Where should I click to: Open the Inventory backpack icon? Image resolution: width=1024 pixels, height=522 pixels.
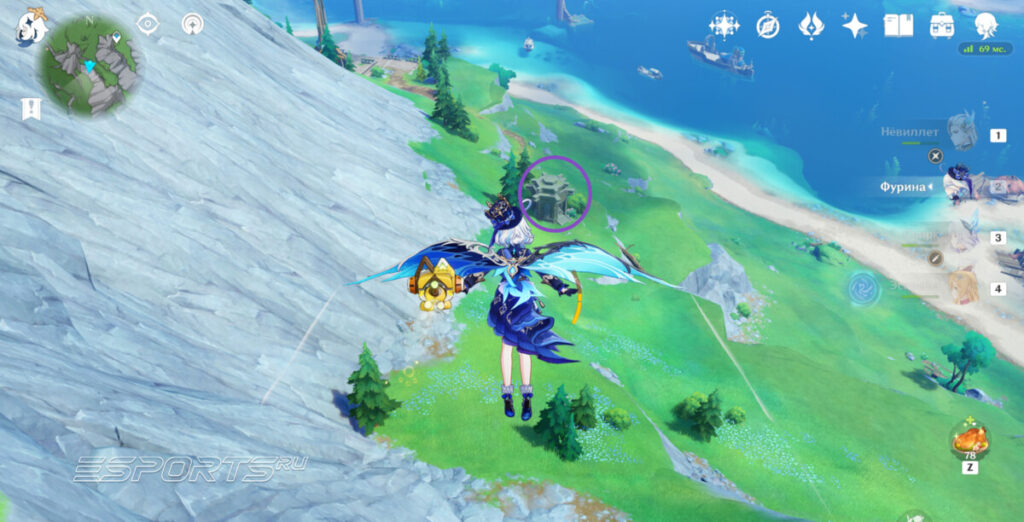point(941,26)
